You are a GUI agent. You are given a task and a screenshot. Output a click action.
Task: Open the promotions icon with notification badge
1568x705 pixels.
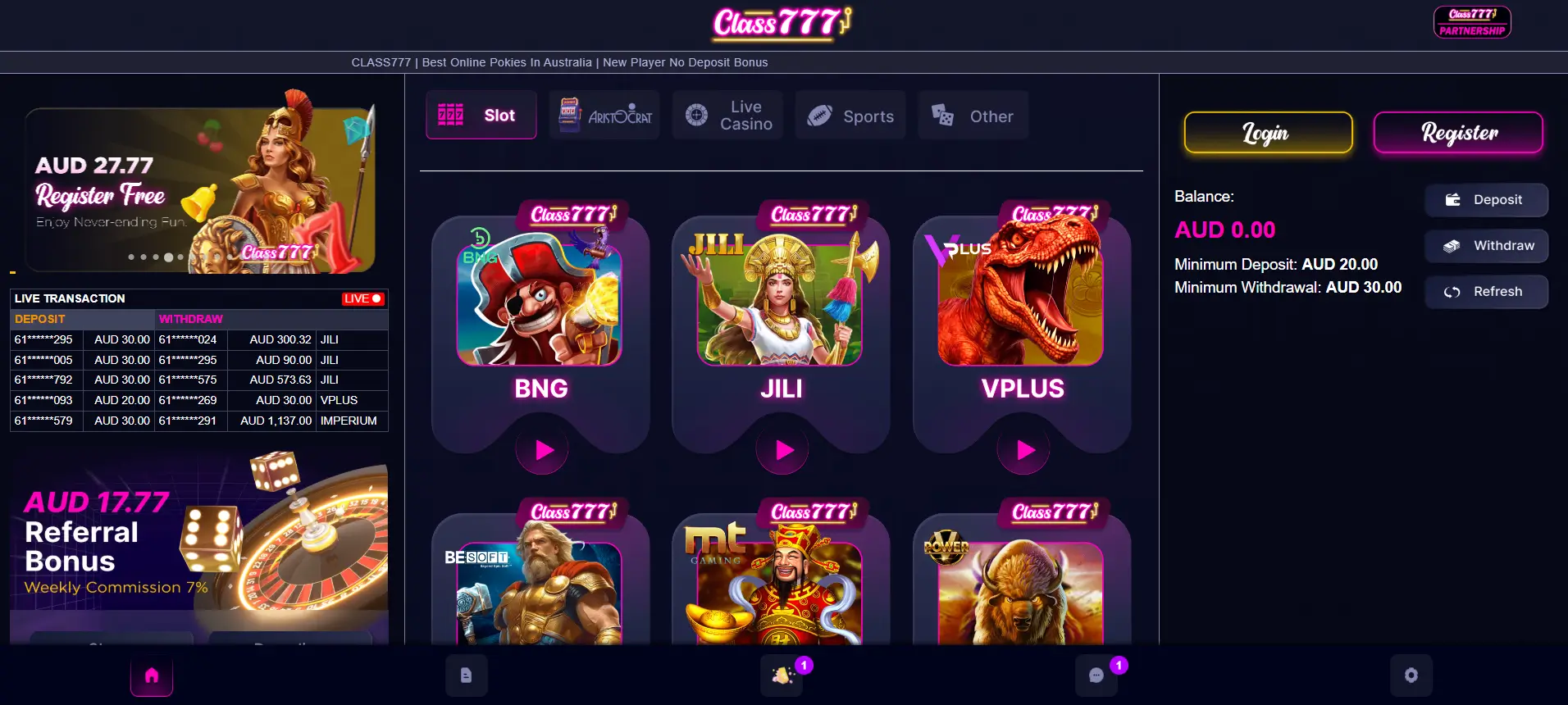click(x=782, y=675)
